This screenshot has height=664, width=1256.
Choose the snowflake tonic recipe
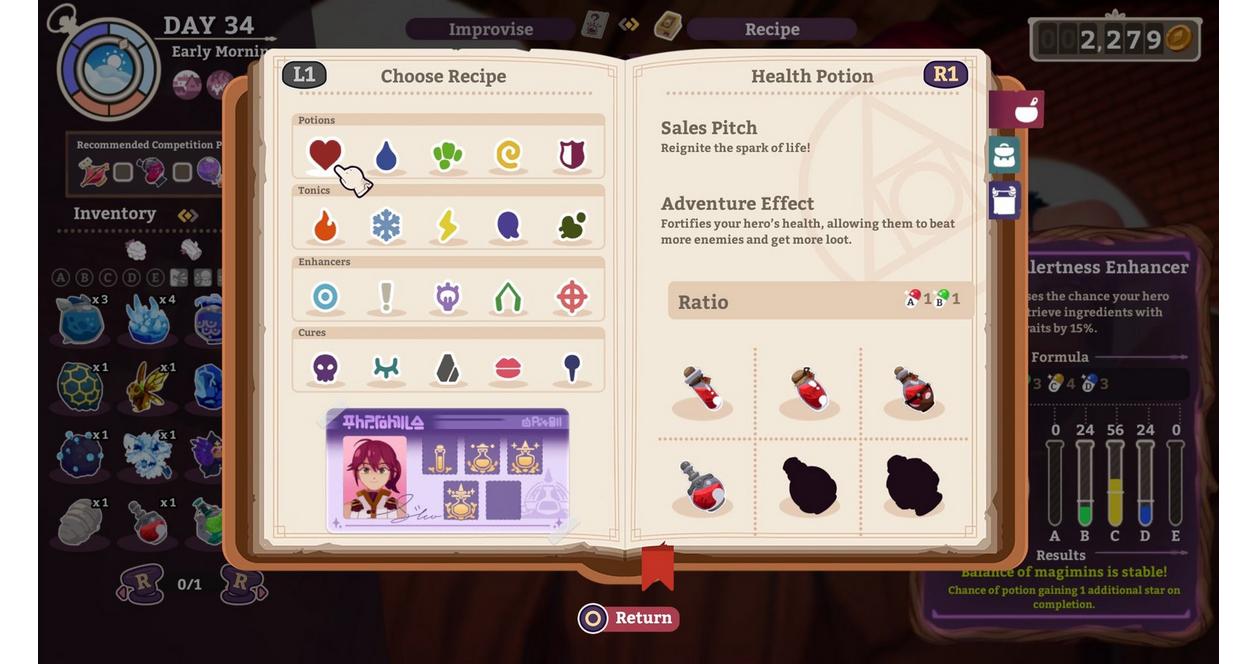pos(386,226)
